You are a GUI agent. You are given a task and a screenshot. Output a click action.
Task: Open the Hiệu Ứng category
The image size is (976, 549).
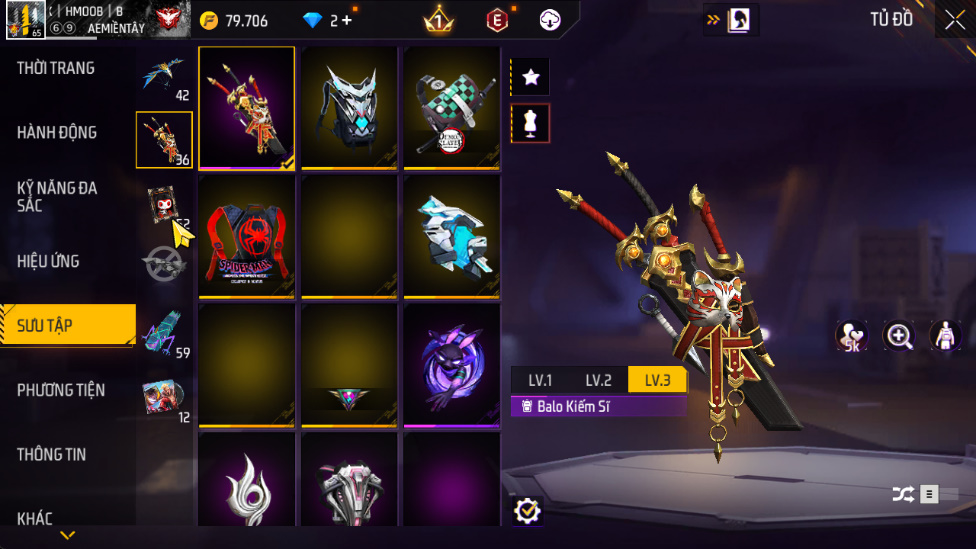[x=48, y=261]
